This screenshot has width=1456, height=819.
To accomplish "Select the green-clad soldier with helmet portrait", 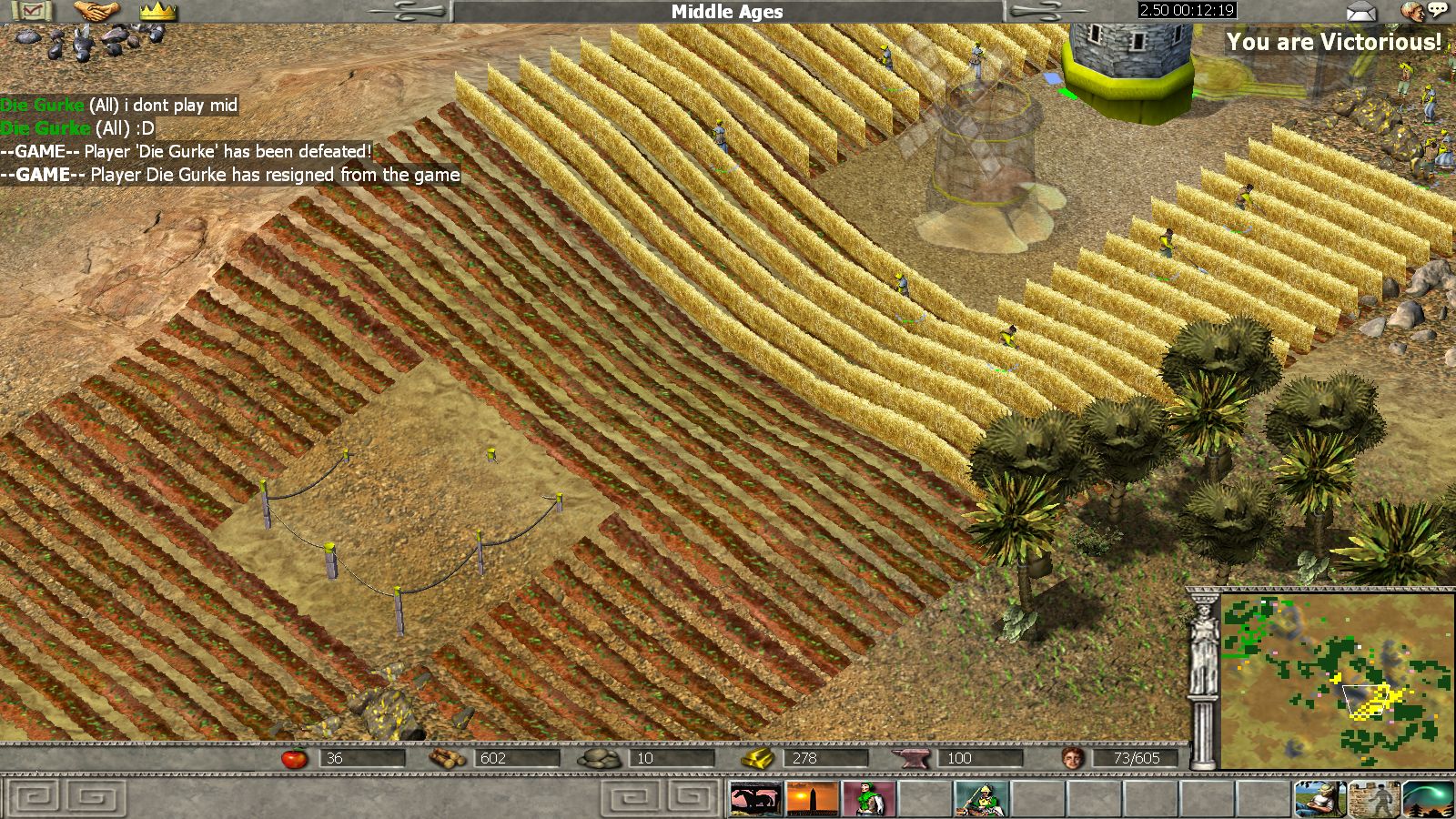I will tap(980, 799).
